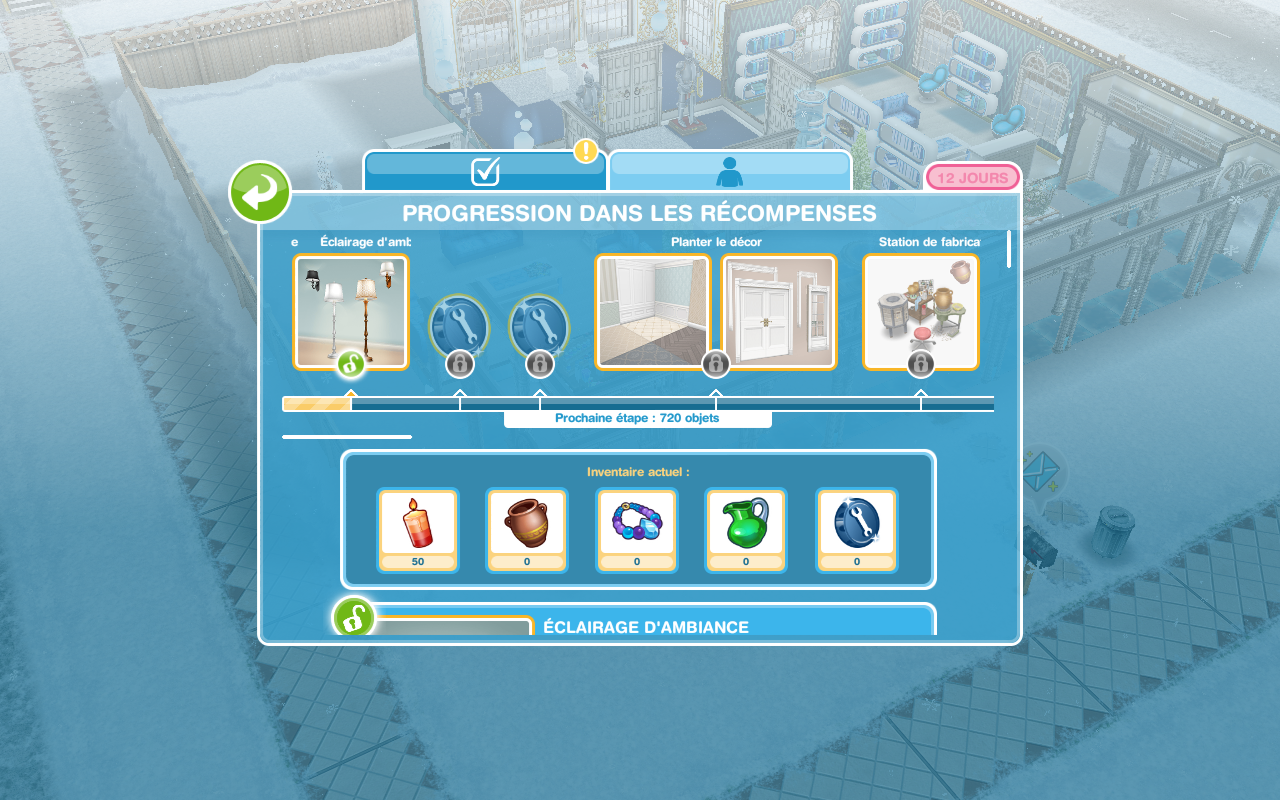Click the 12 Jours timer badge
This screenshot has width=1280, height=800.
pyautogui.click(x=972, y=178)
